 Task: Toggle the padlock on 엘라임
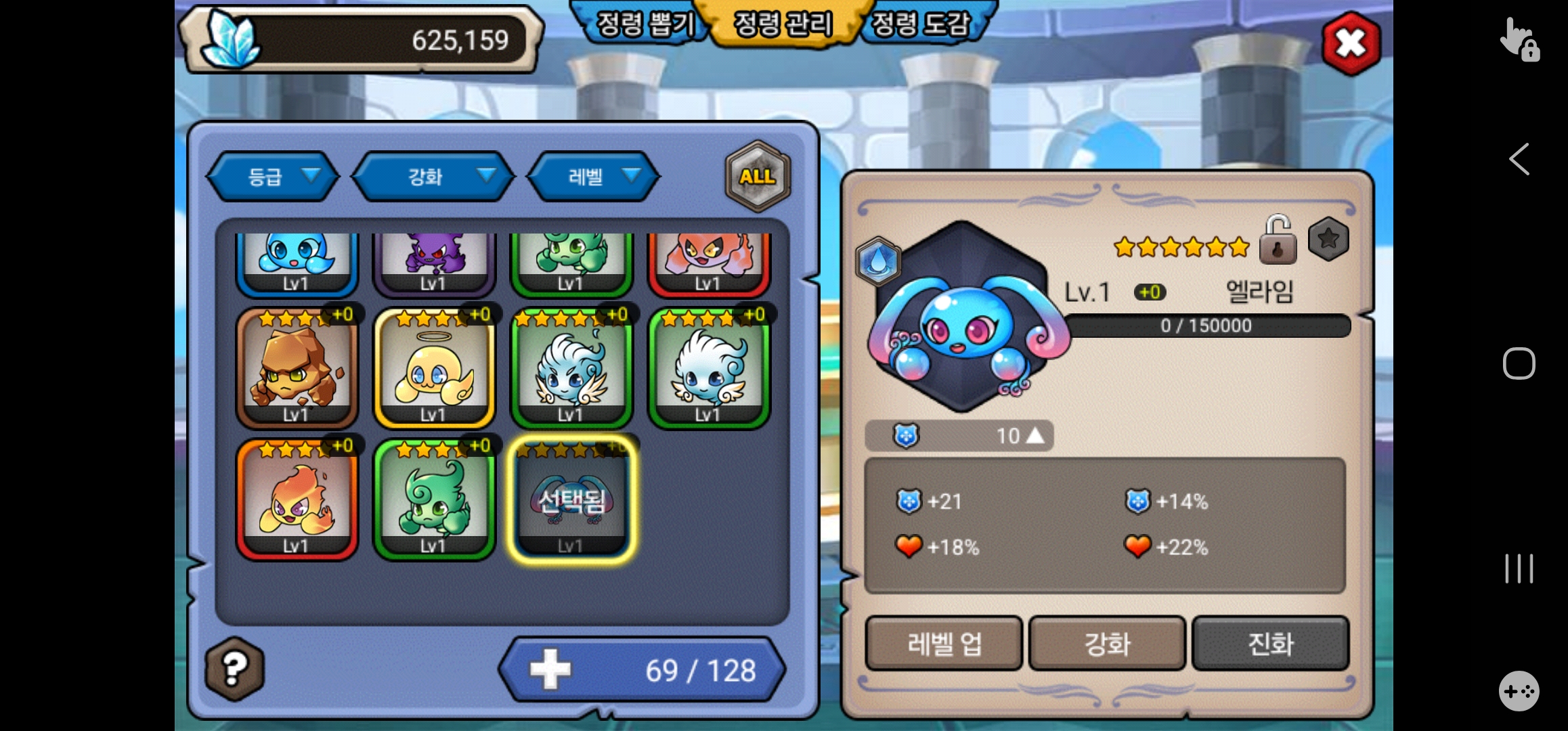[x=1278, y=240]
